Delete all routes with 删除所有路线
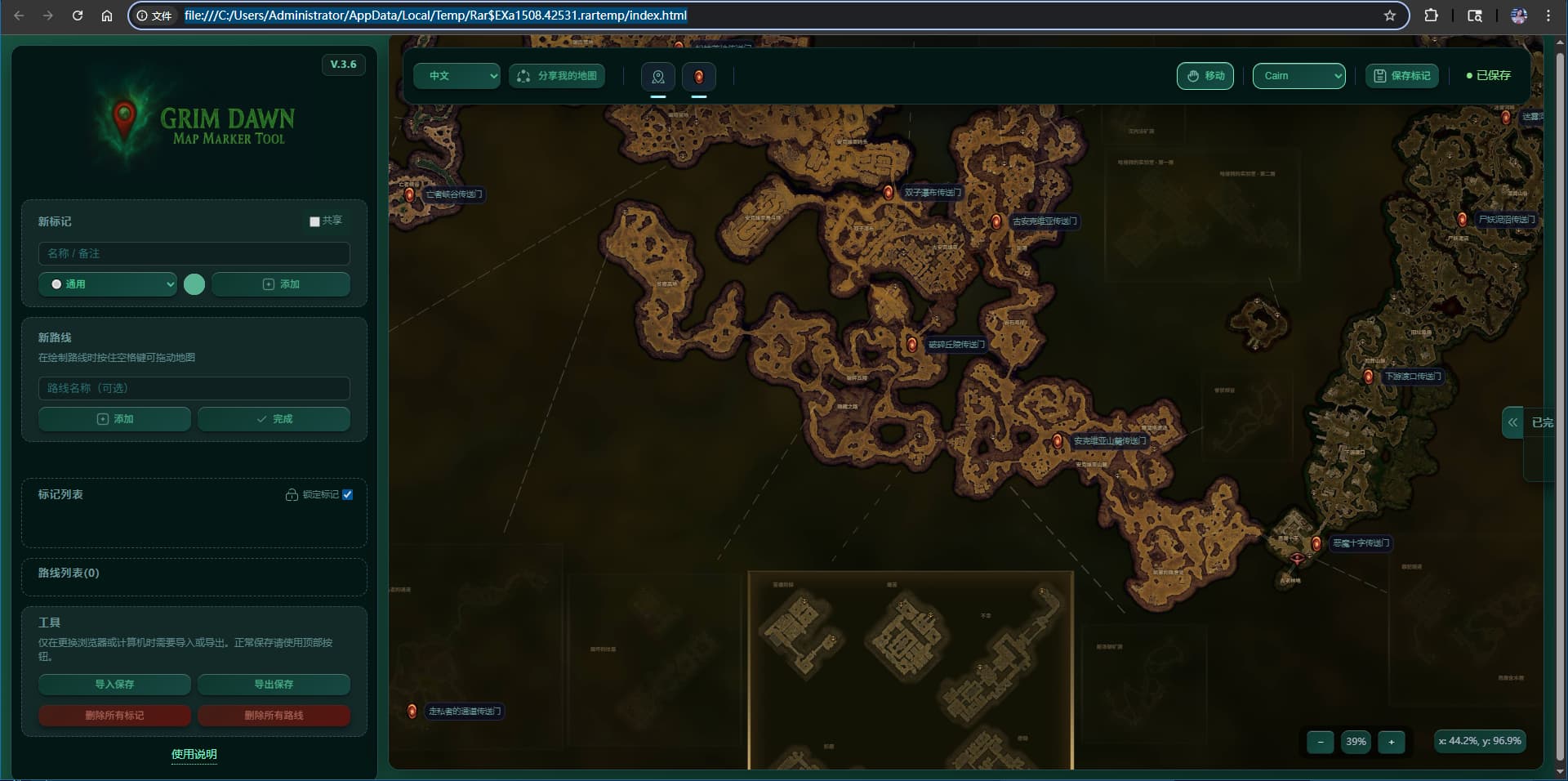 pos(274,716)
